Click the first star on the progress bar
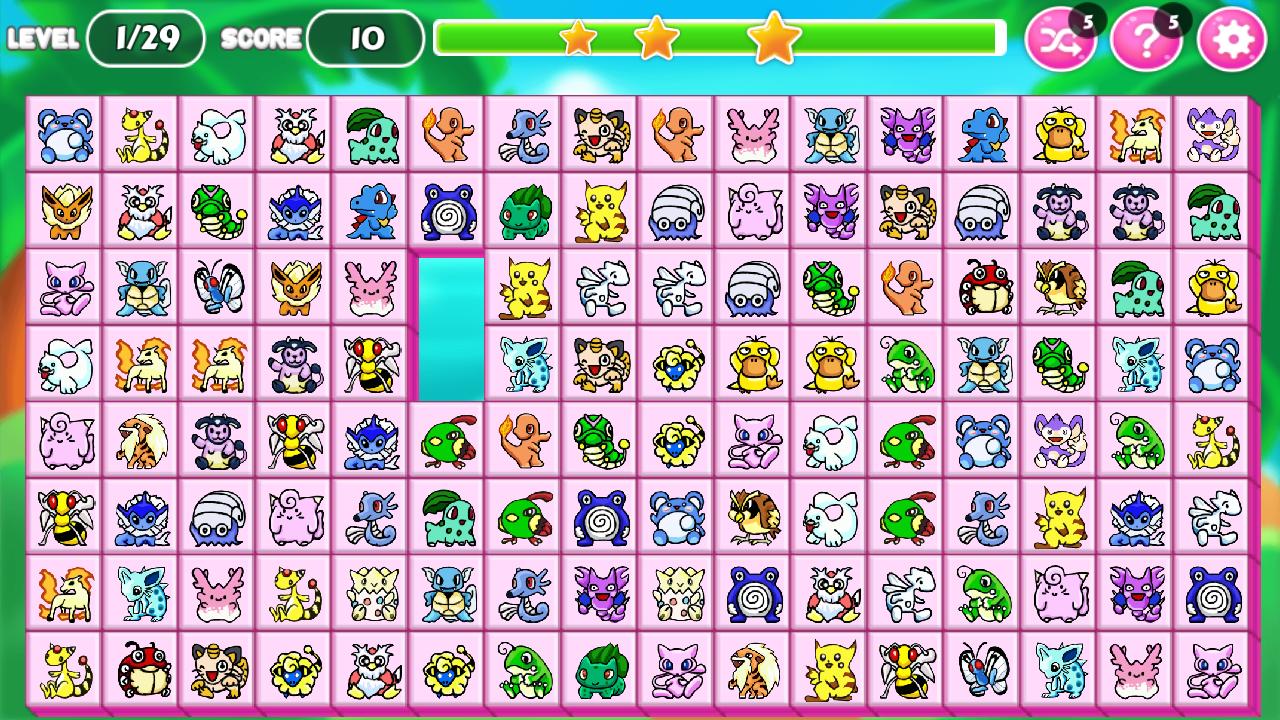 (578, 38)
